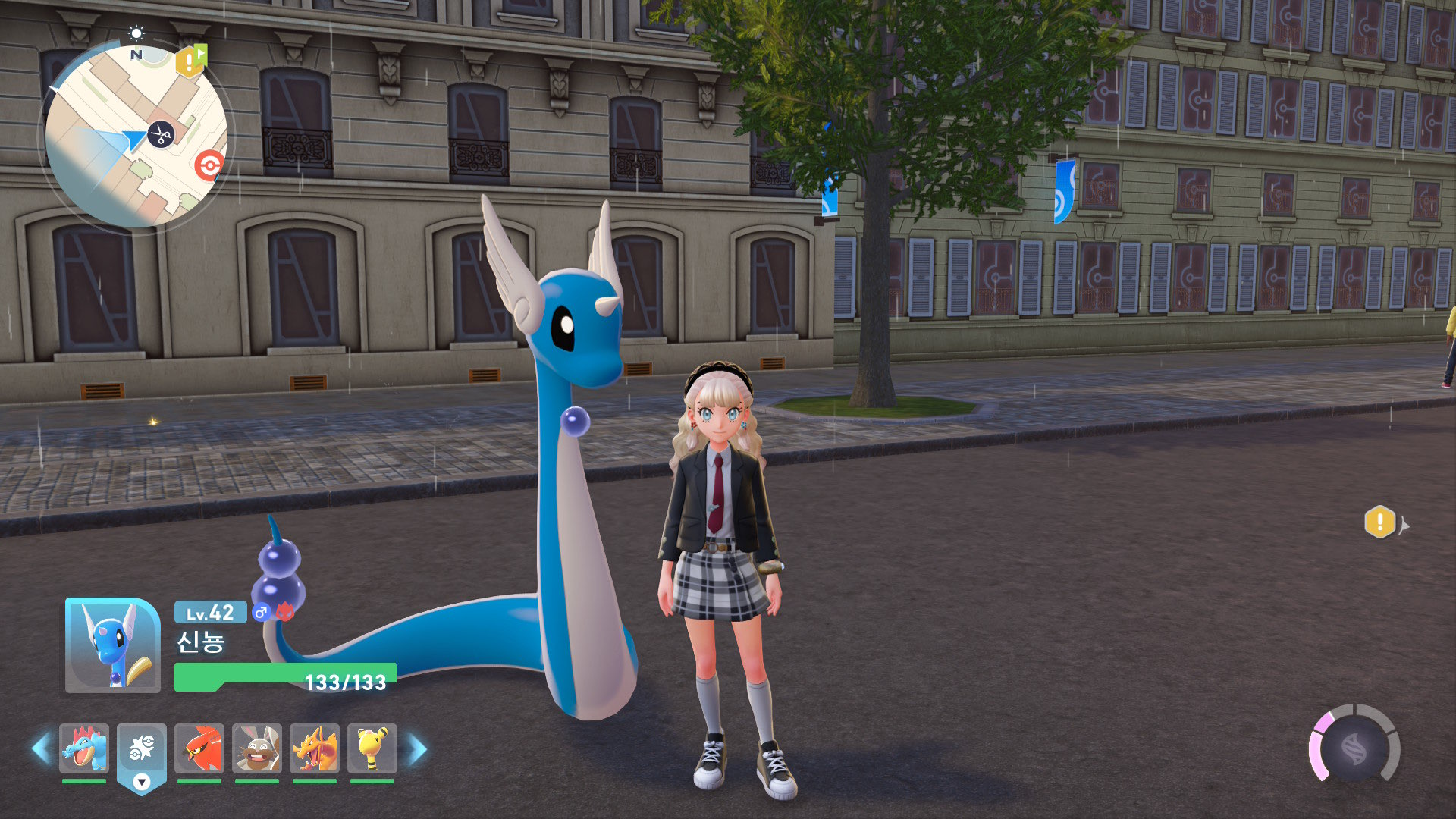The height and width of the screenshot is (819, 1456).
Task: Select the scissors salon marker on minimap
Action: (x=161, y=135)
